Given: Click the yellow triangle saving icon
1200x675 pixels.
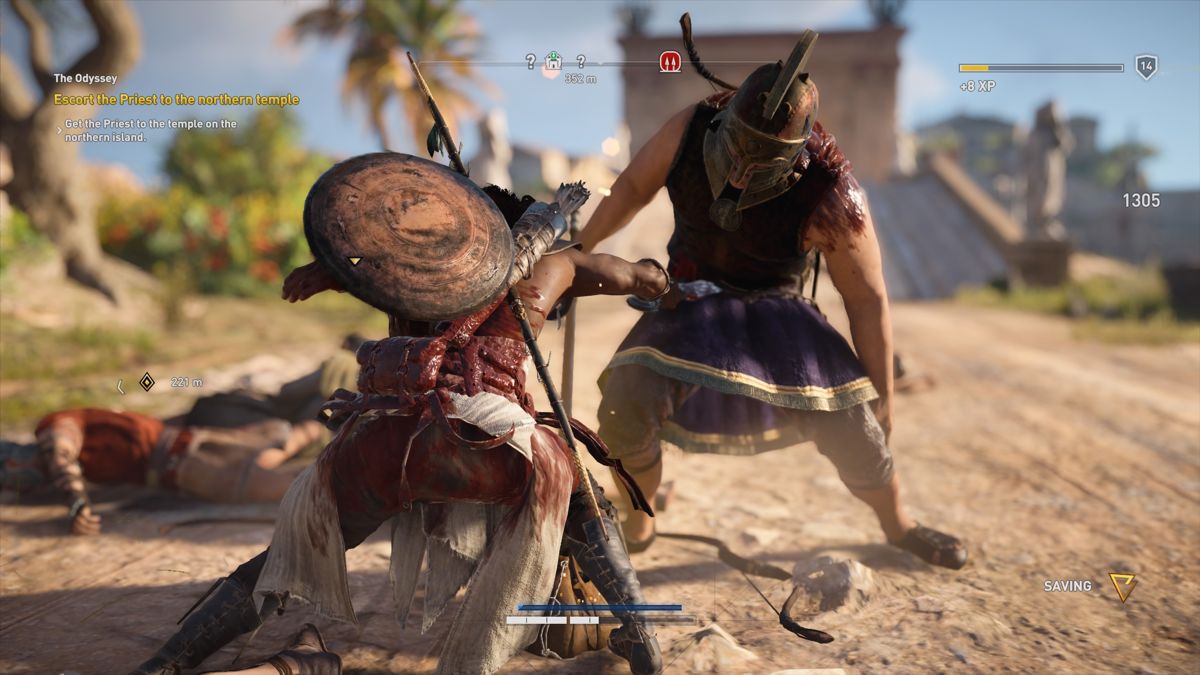Looking at the screenshot, I should pos(1122,586).
